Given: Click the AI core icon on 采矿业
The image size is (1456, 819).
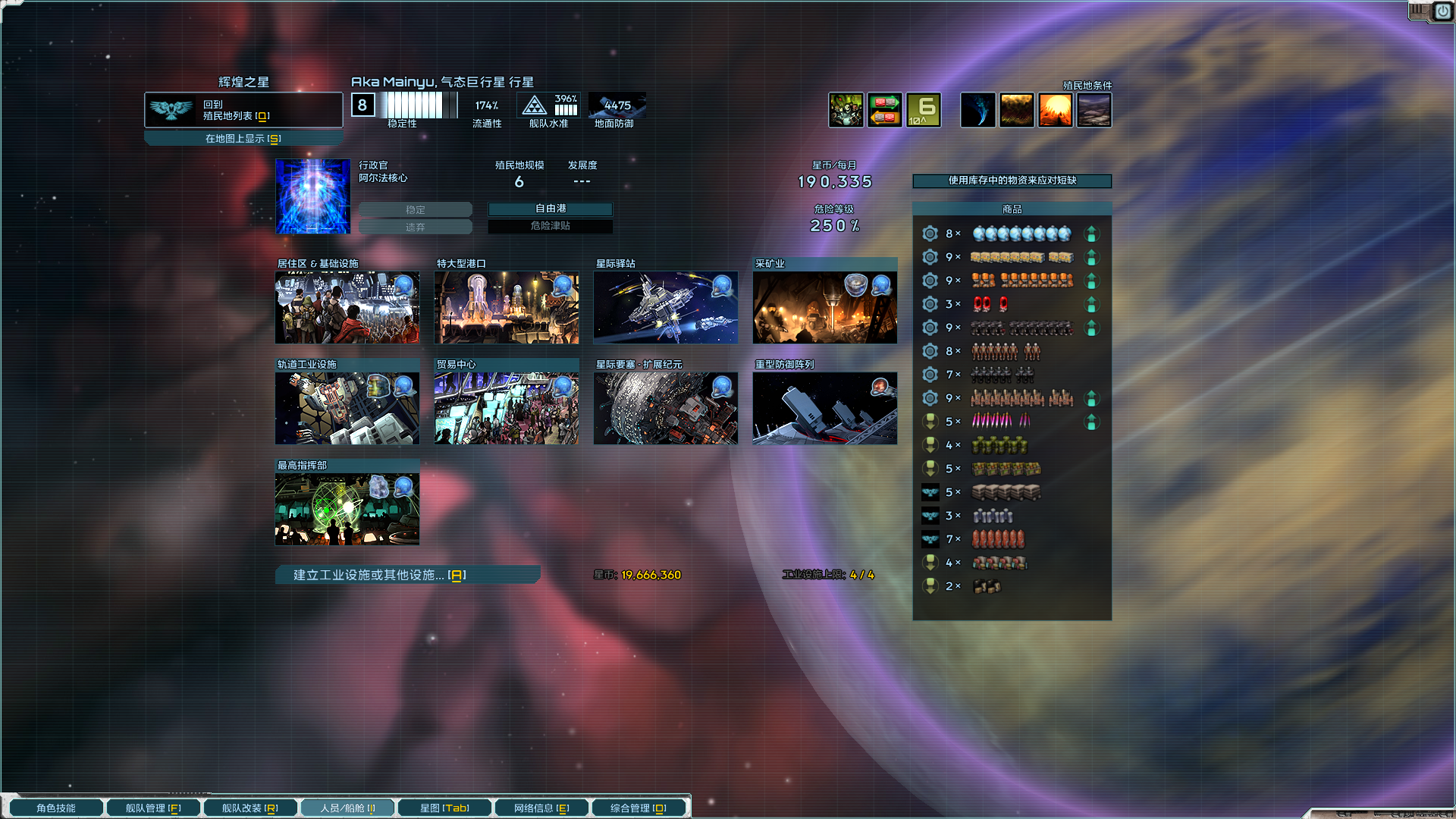Looking at the screenshot, I should (x=880, y=285).
